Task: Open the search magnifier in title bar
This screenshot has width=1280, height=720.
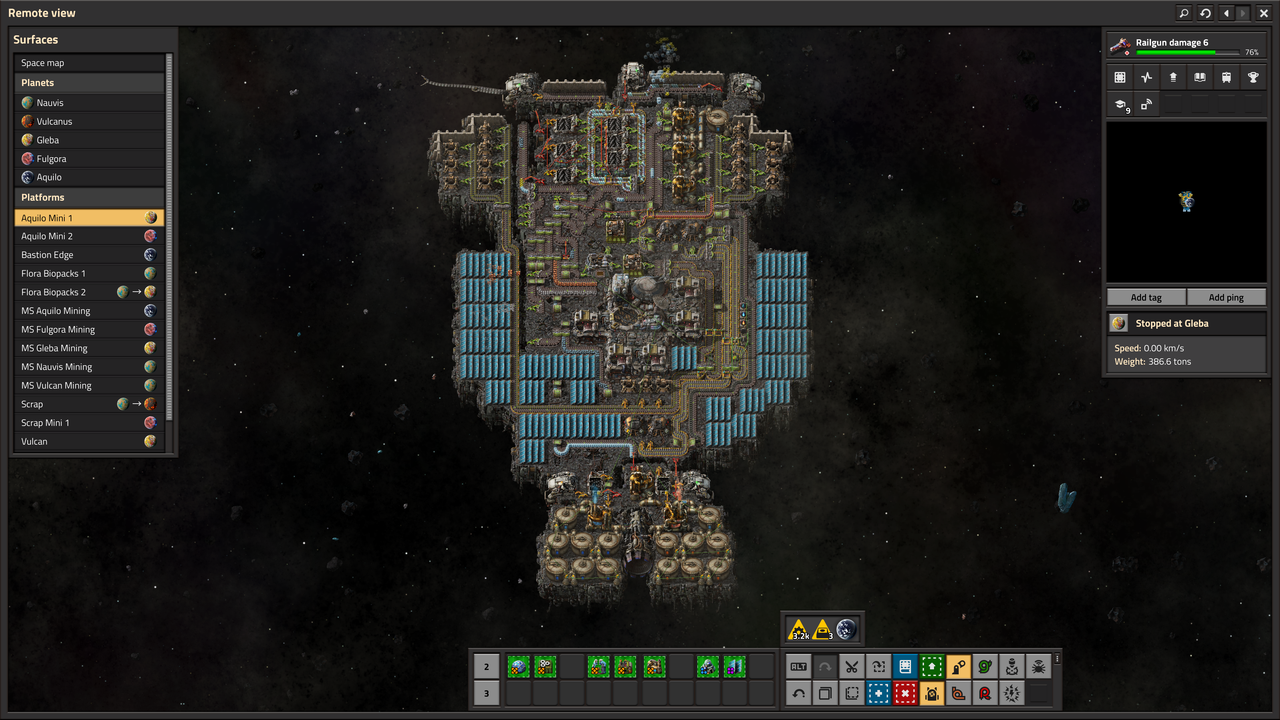Action: [x=1184, y=13]
